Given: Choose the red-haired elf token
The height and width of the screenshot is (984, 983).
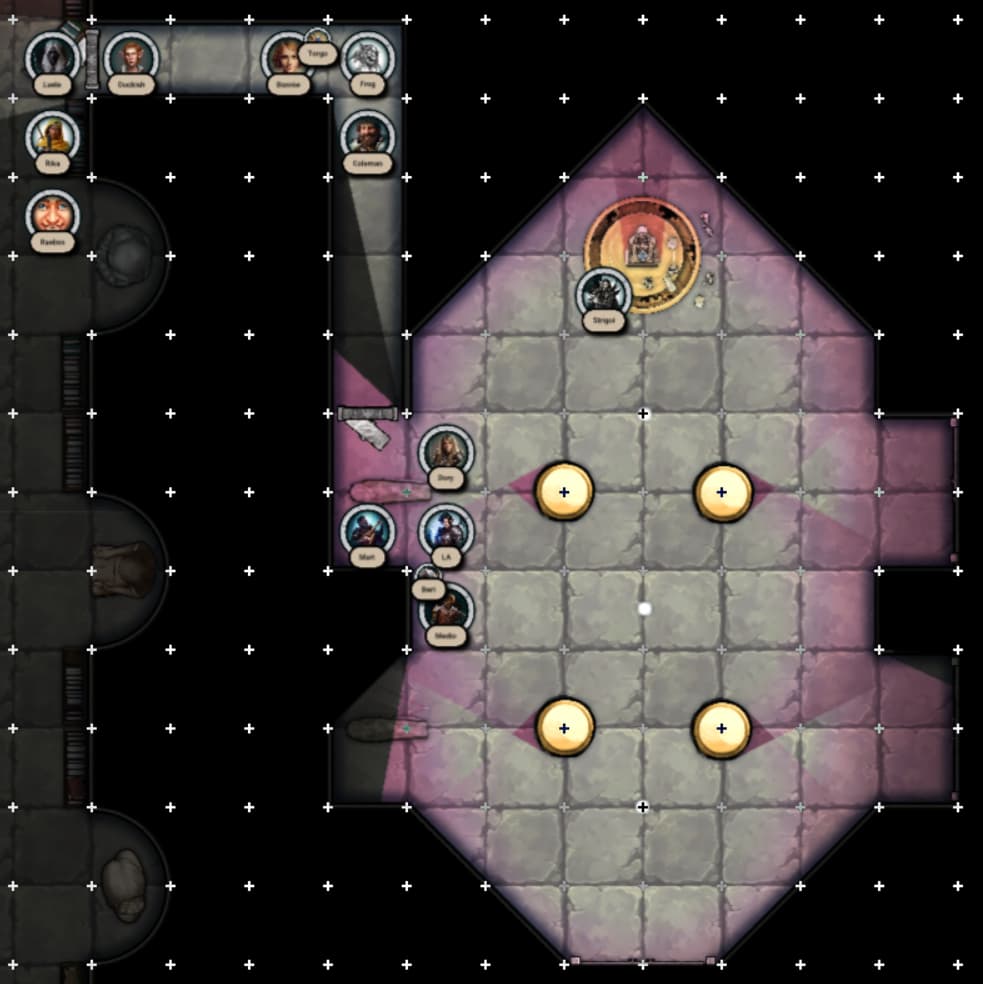Looking at the screenshot, I should point(131,59).
